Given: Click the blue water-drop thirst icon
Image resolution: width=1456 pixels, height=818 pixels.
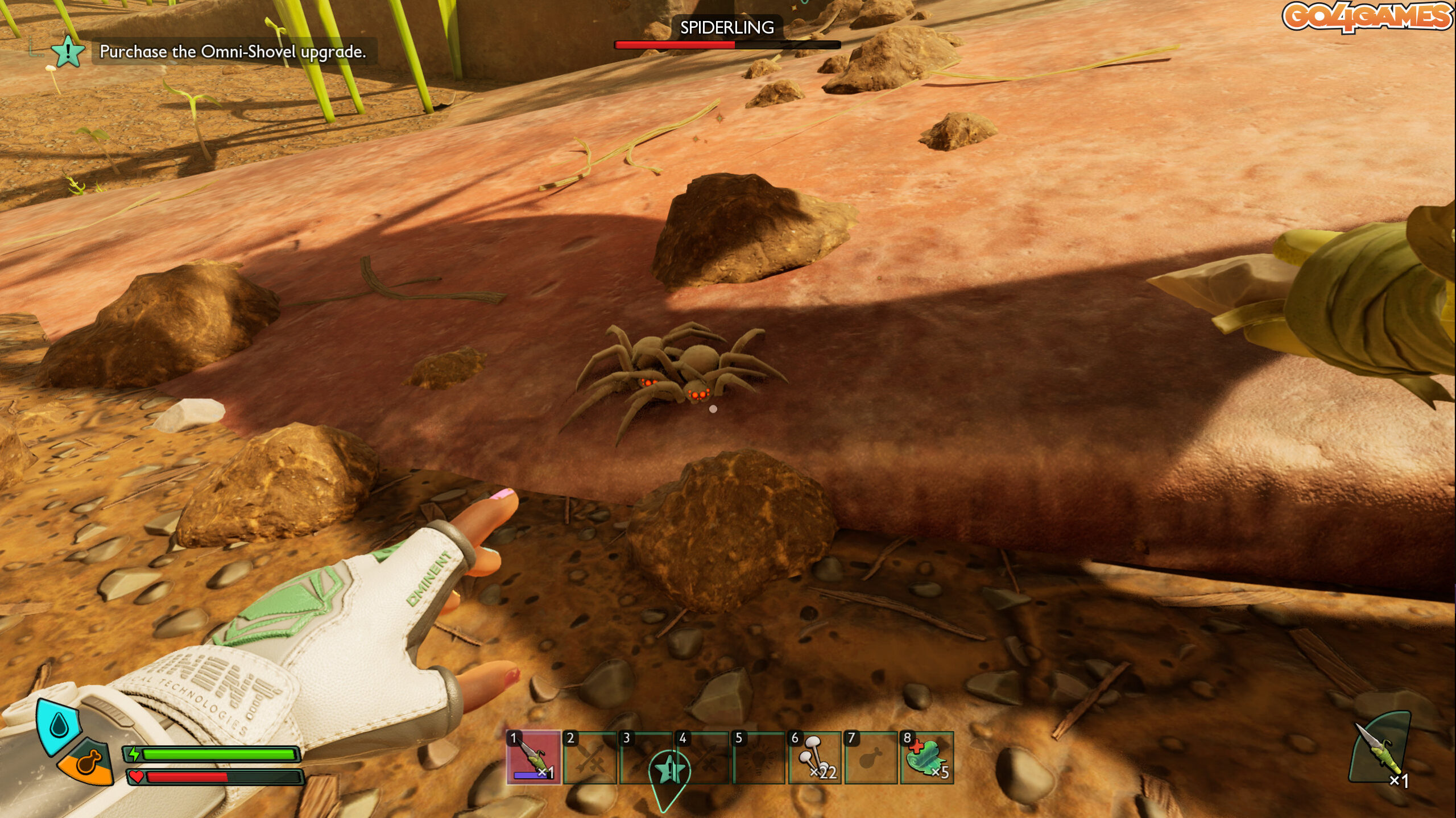Looking at the screenshot, I should [58, 725].
